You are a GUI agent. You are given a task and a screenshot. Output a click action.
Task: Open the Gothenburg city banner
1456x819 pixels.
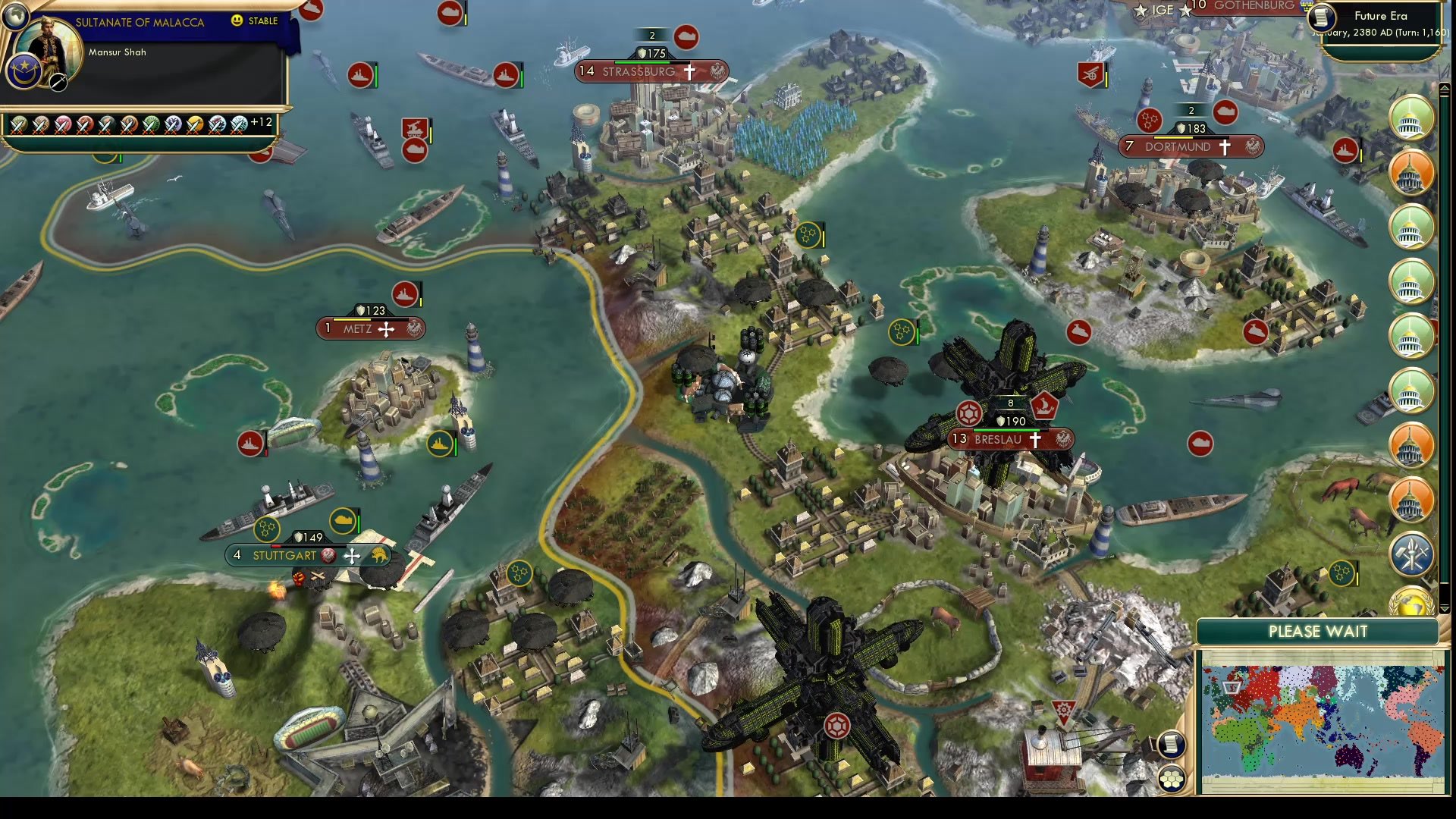pos(1254,6)
